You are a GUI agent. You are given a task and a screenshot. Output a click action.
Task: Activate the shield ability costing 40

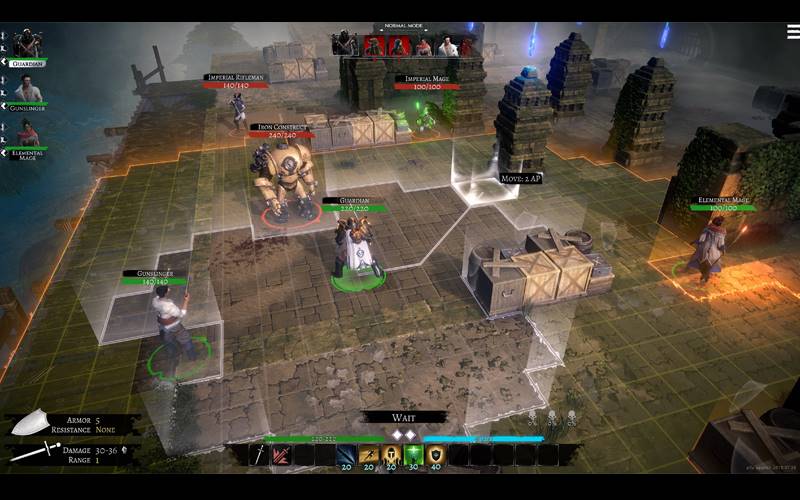coord(436,455)
